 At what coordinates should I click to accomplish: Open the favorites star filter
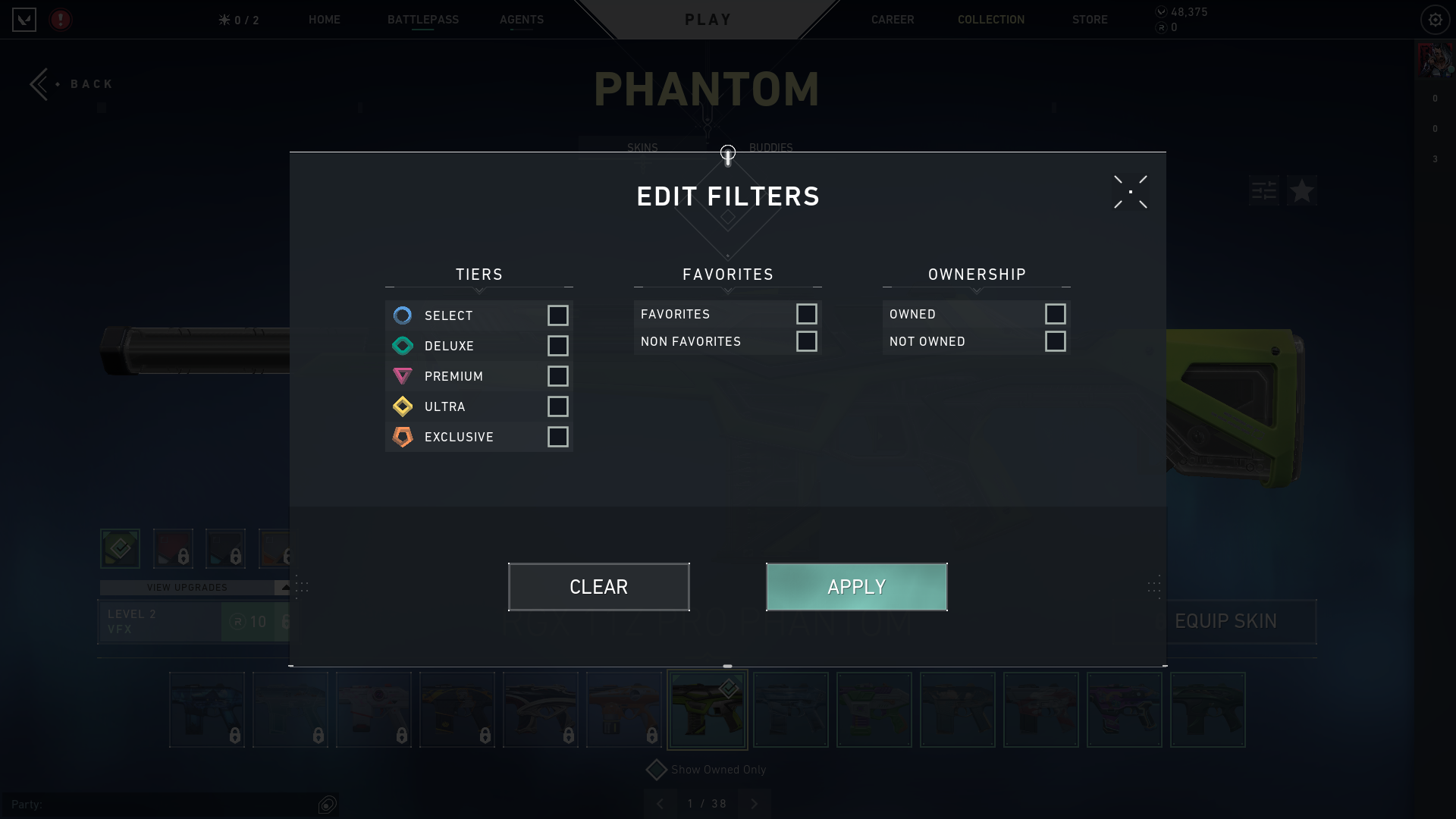[1301, 191]
